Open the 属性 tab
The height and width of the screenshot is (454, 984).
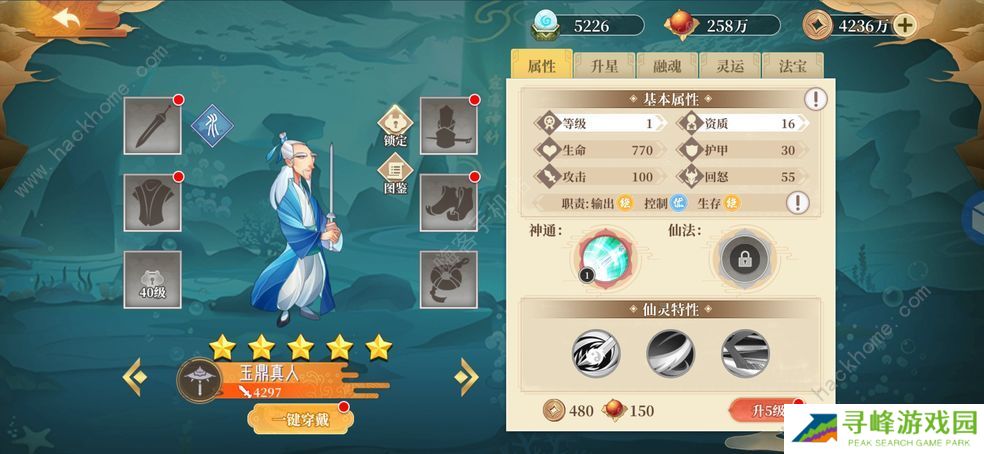(542, 65)
